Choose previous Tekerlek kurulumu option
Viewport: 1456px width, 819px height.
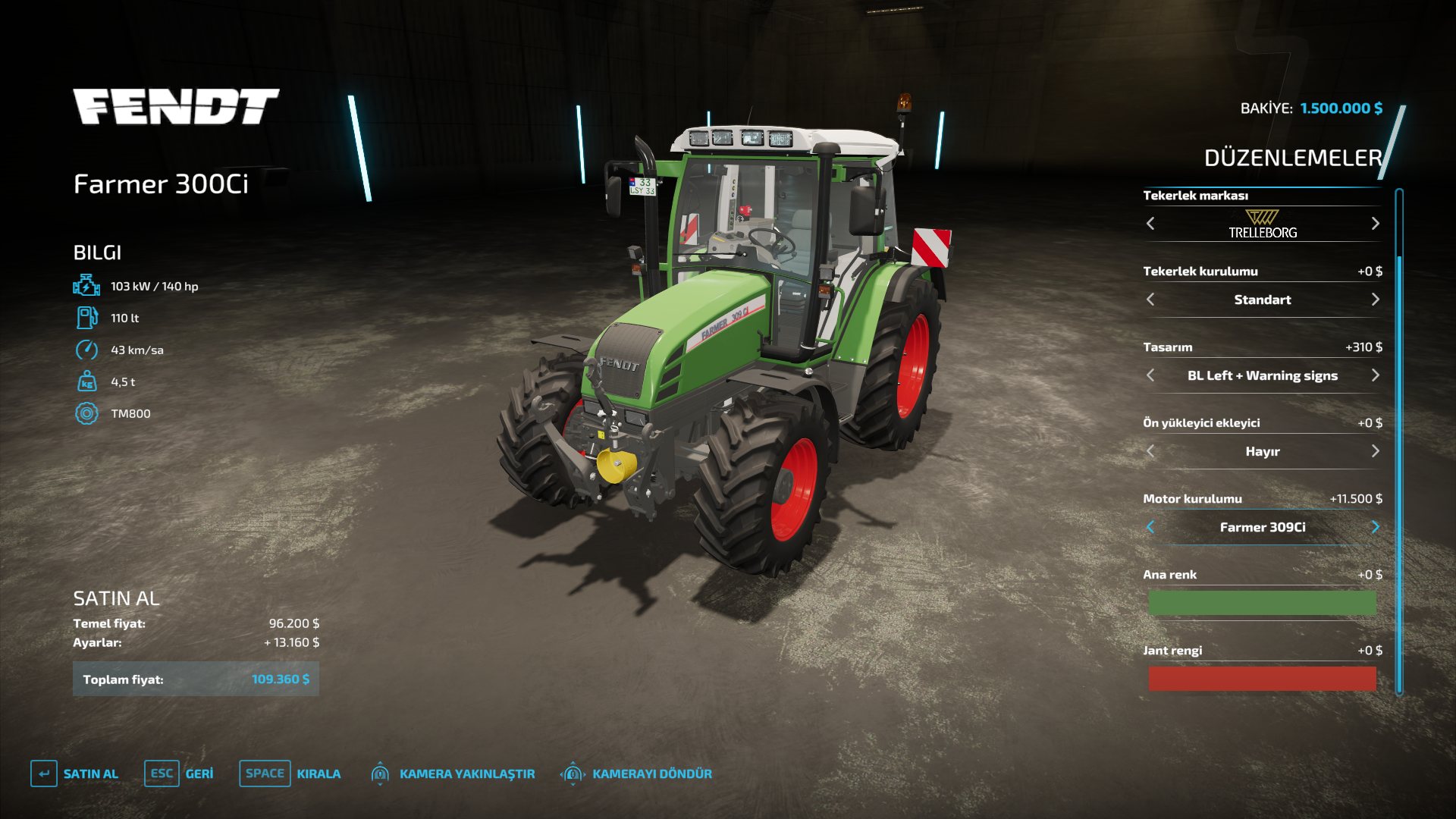[x=1150, y=300]
